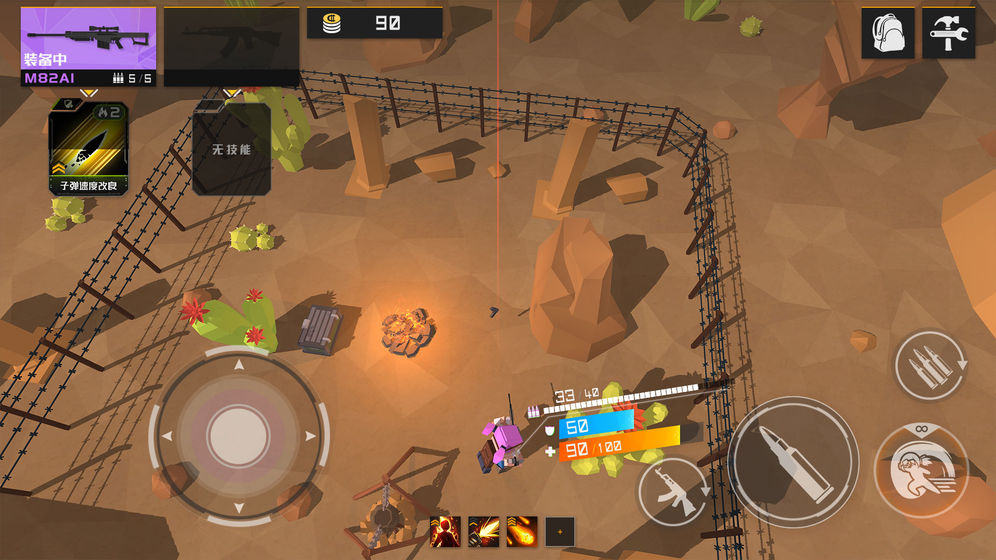Open the hammer and wrench crafting menu

pyautogui.click(x=948, y=34)
